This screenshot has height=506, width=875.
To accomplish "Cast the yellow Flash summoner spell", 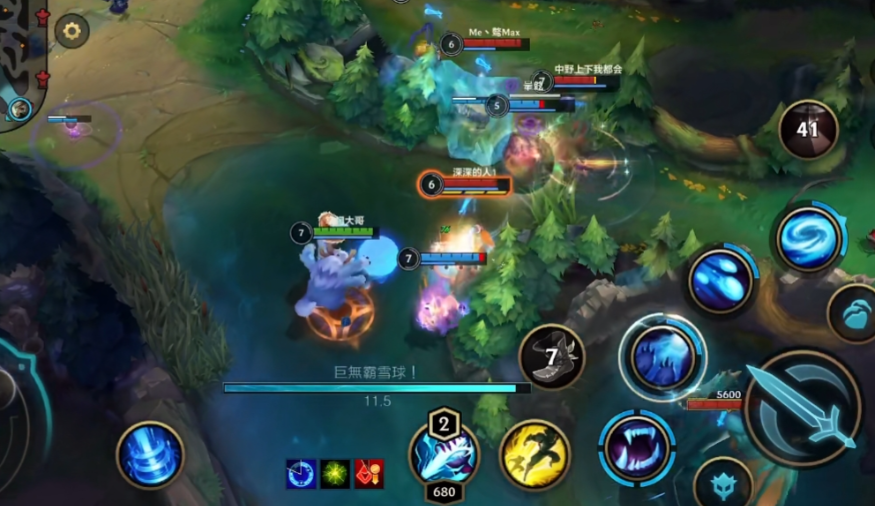I will pyautogui.click(x=535, y=455).
